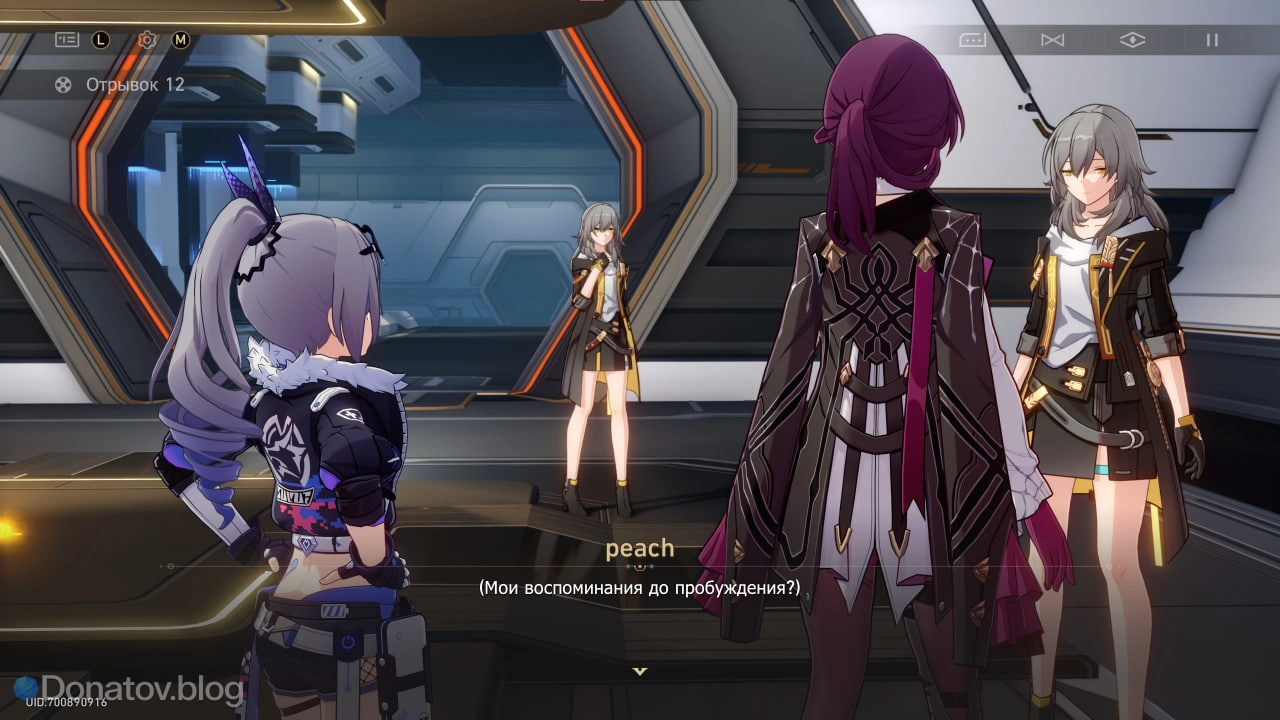Click the bowtie-shaped auto-play icon
Viewport: 1280px width, 720px height.
(1052, 40)
